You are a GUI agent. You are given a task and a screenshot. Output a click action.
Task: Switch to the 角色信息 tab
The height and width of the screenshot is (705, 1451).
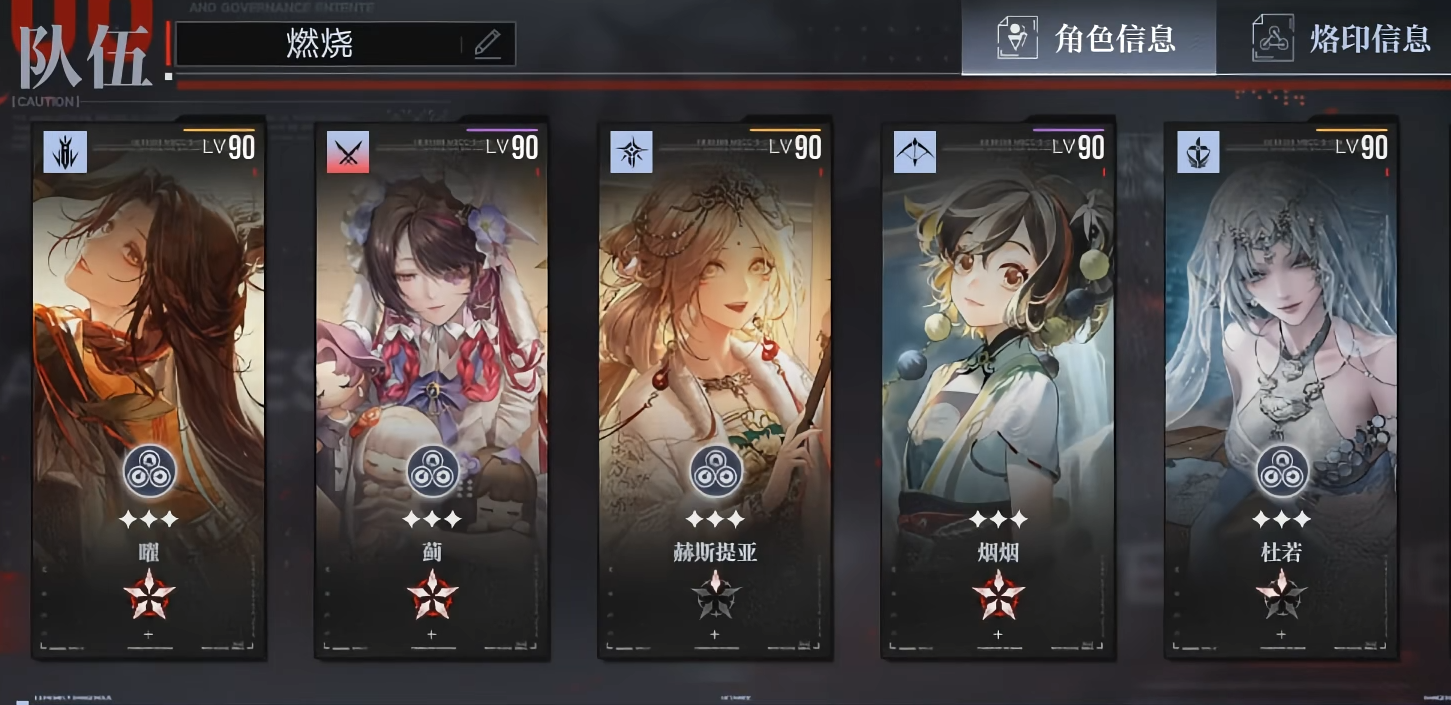coord(1088,38)
